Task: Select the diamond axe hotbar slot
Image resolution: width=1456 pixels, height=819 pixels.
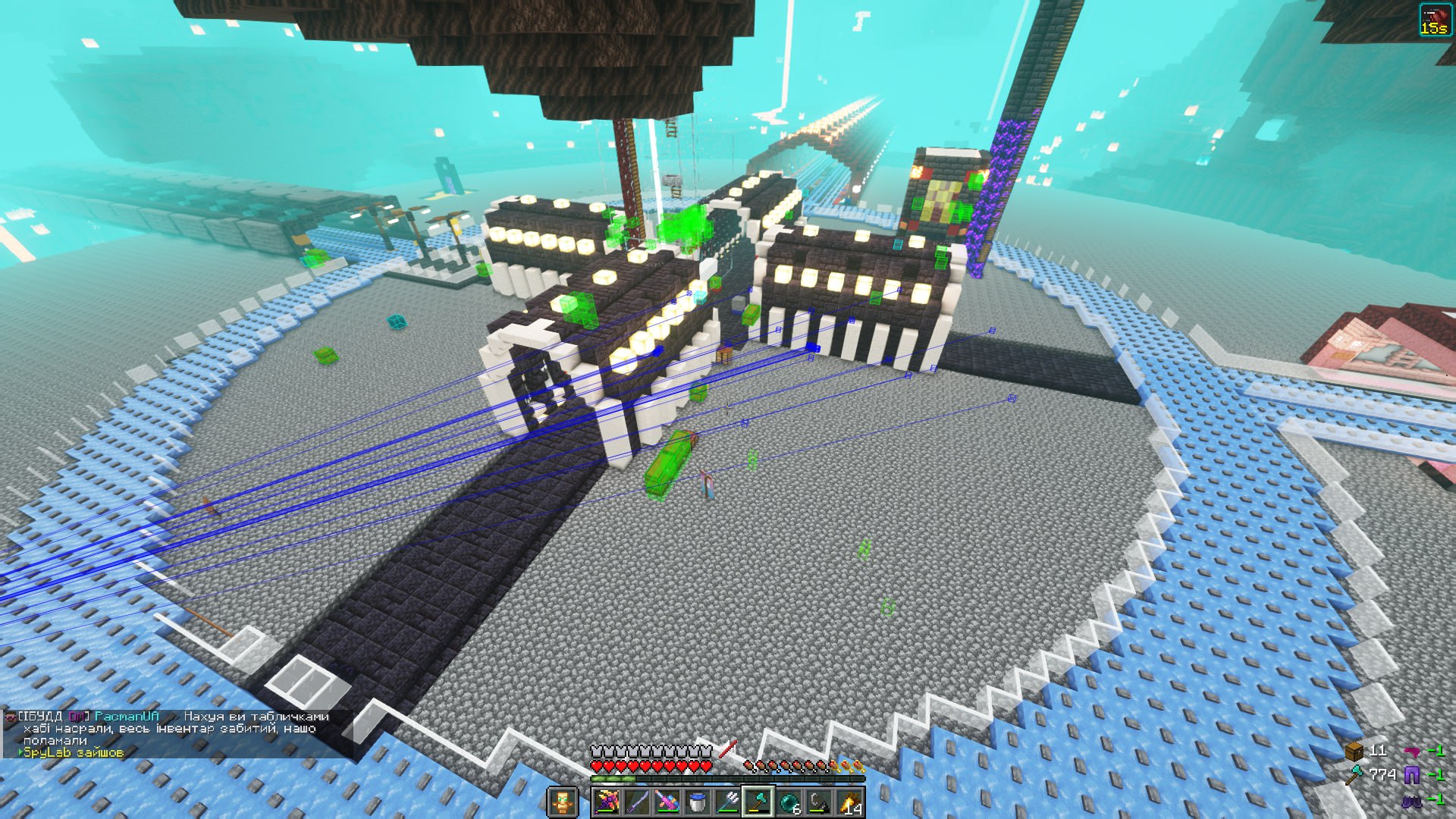Action: click(x=758, y=802)
